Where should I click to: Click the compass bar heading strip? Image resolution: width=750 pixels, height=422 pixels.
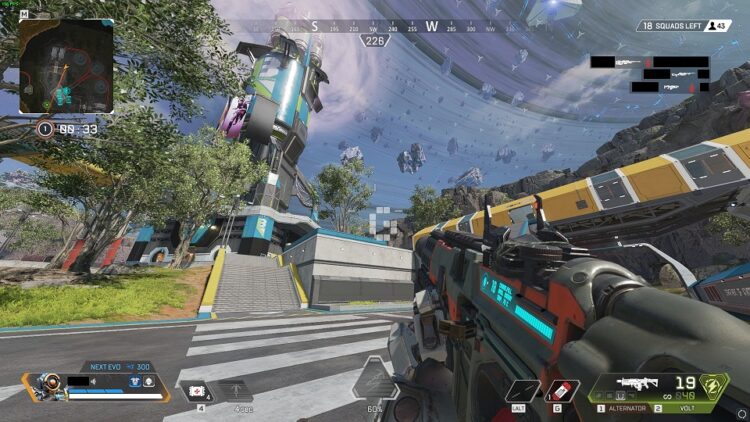pos(375,26)
